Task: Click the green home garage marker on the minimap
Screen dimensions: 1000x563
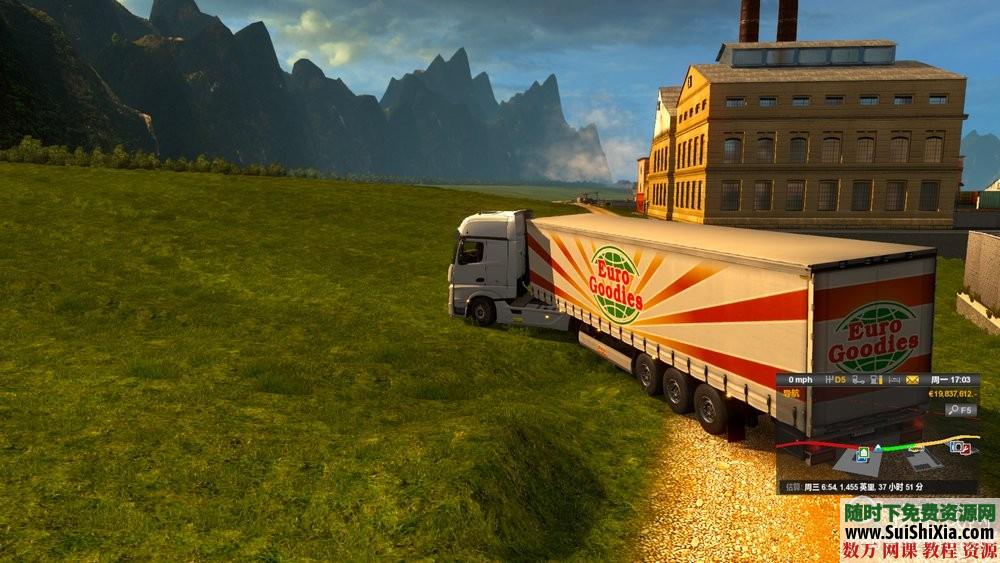Action: tap(862, 453)
